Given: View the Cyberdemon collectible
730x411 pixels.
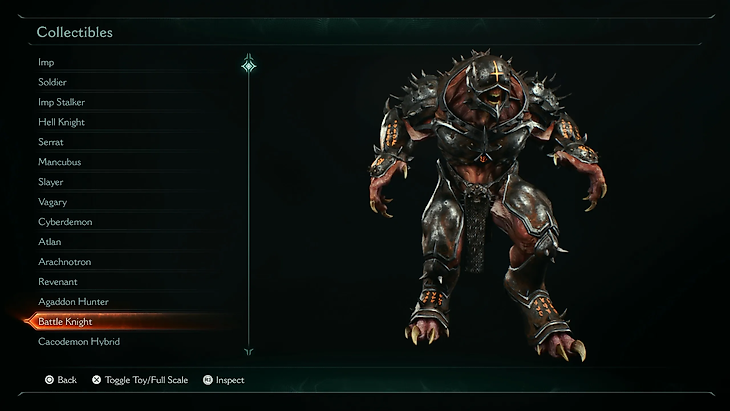Looking at the screenshot, I should click(x=65, y=222).
